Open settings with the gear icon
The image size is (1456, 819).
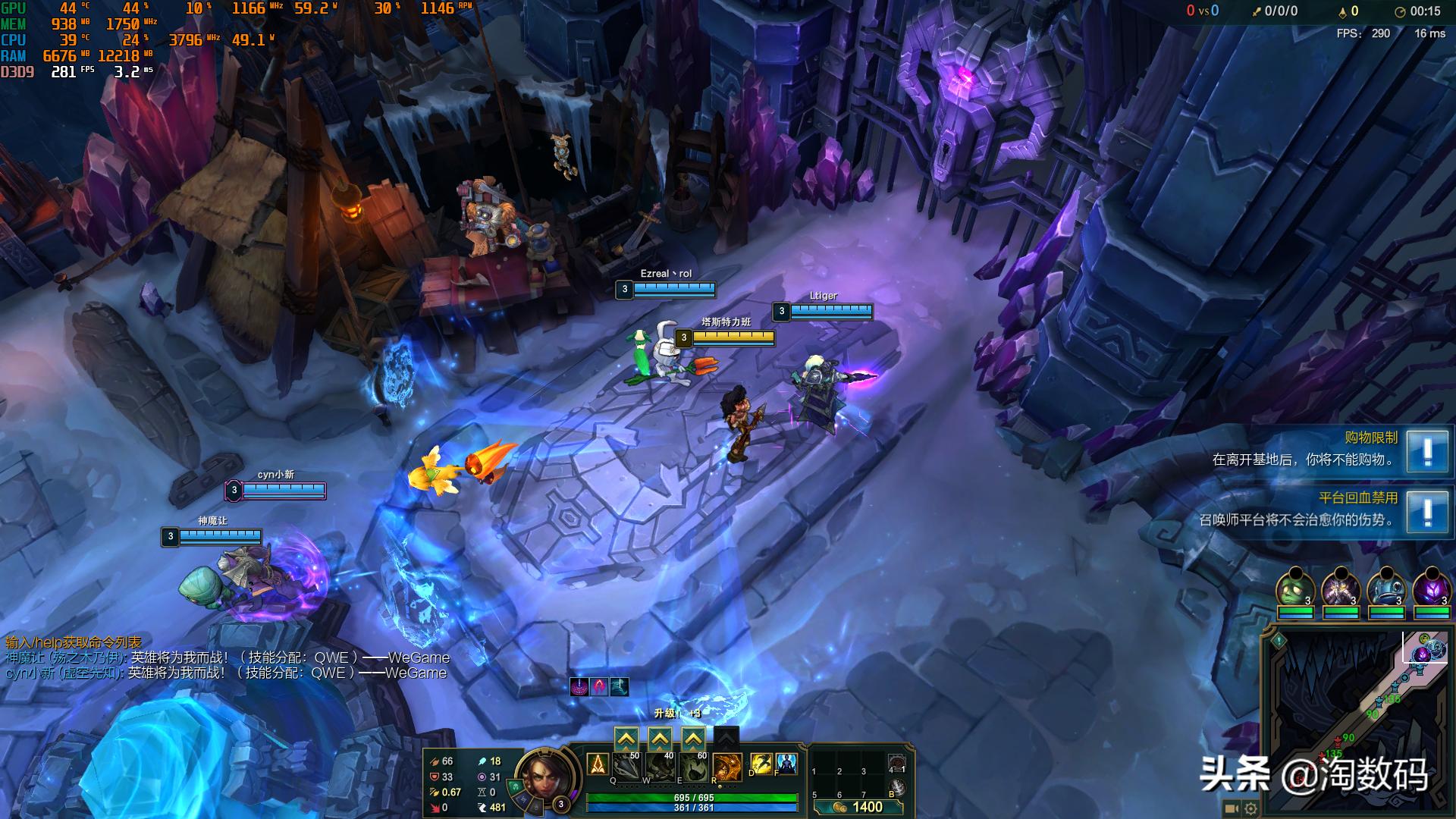pyautogui.click(x=1250, y=808)
